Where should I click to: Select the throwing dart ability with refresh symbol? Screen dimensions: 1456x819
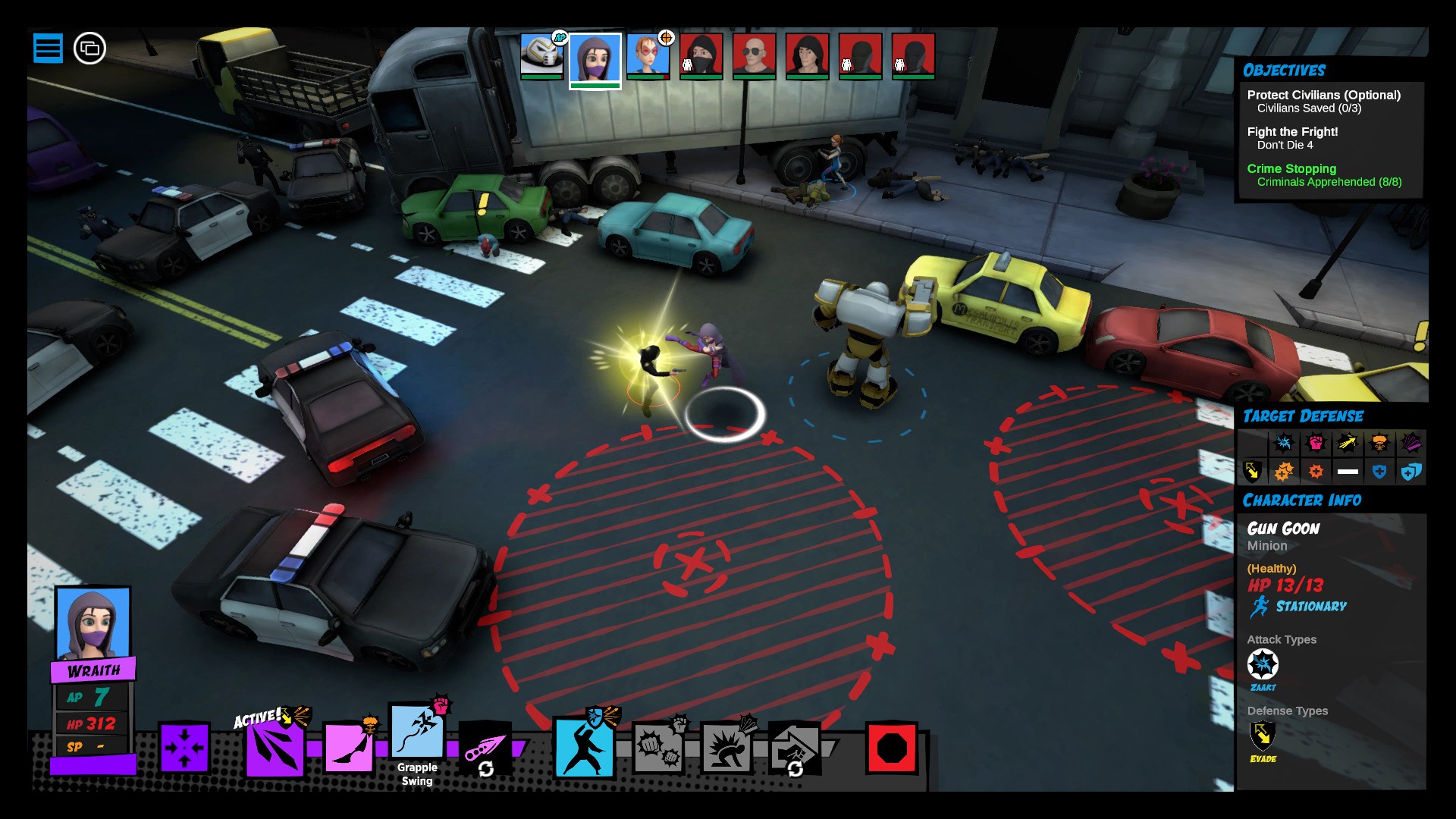pos(485,747)
